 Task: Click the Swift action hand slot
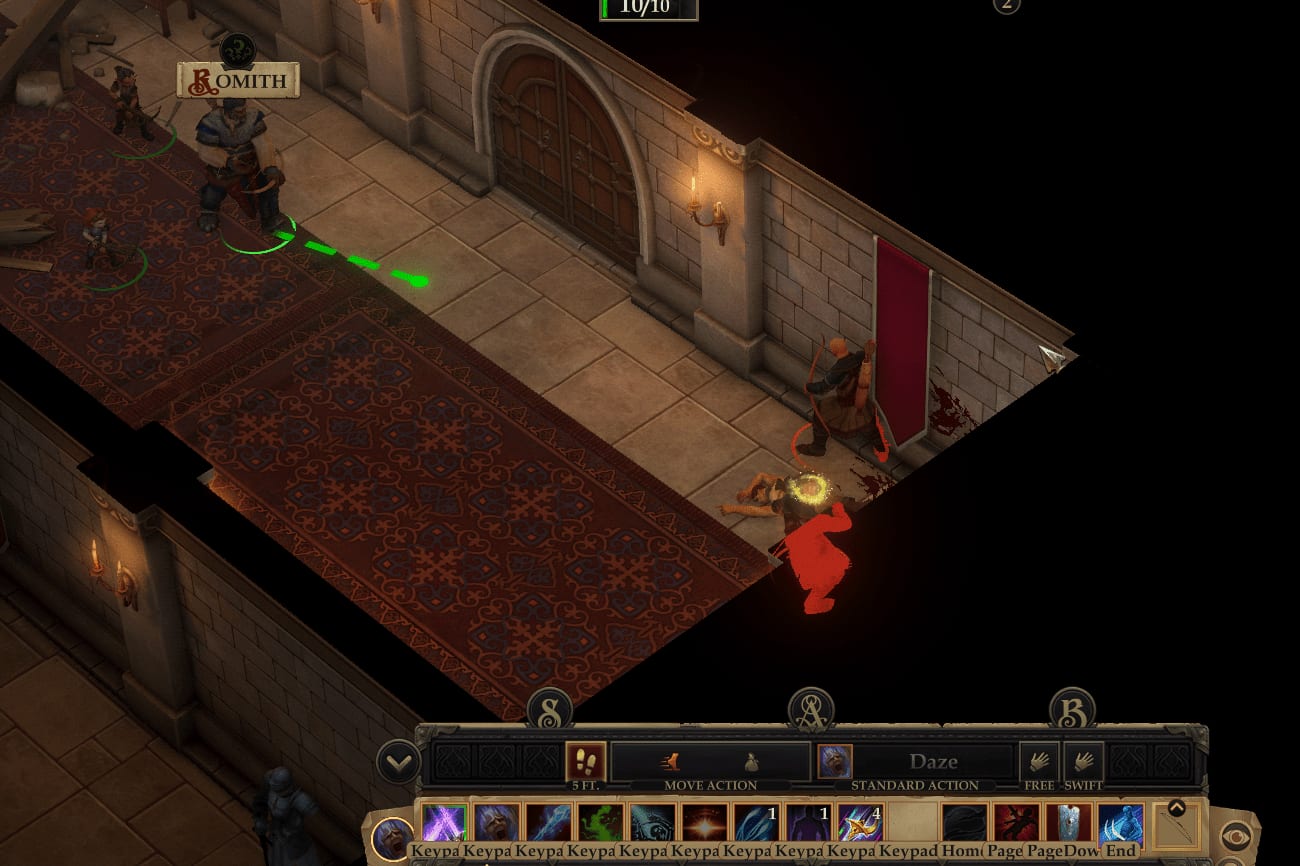1083,761
